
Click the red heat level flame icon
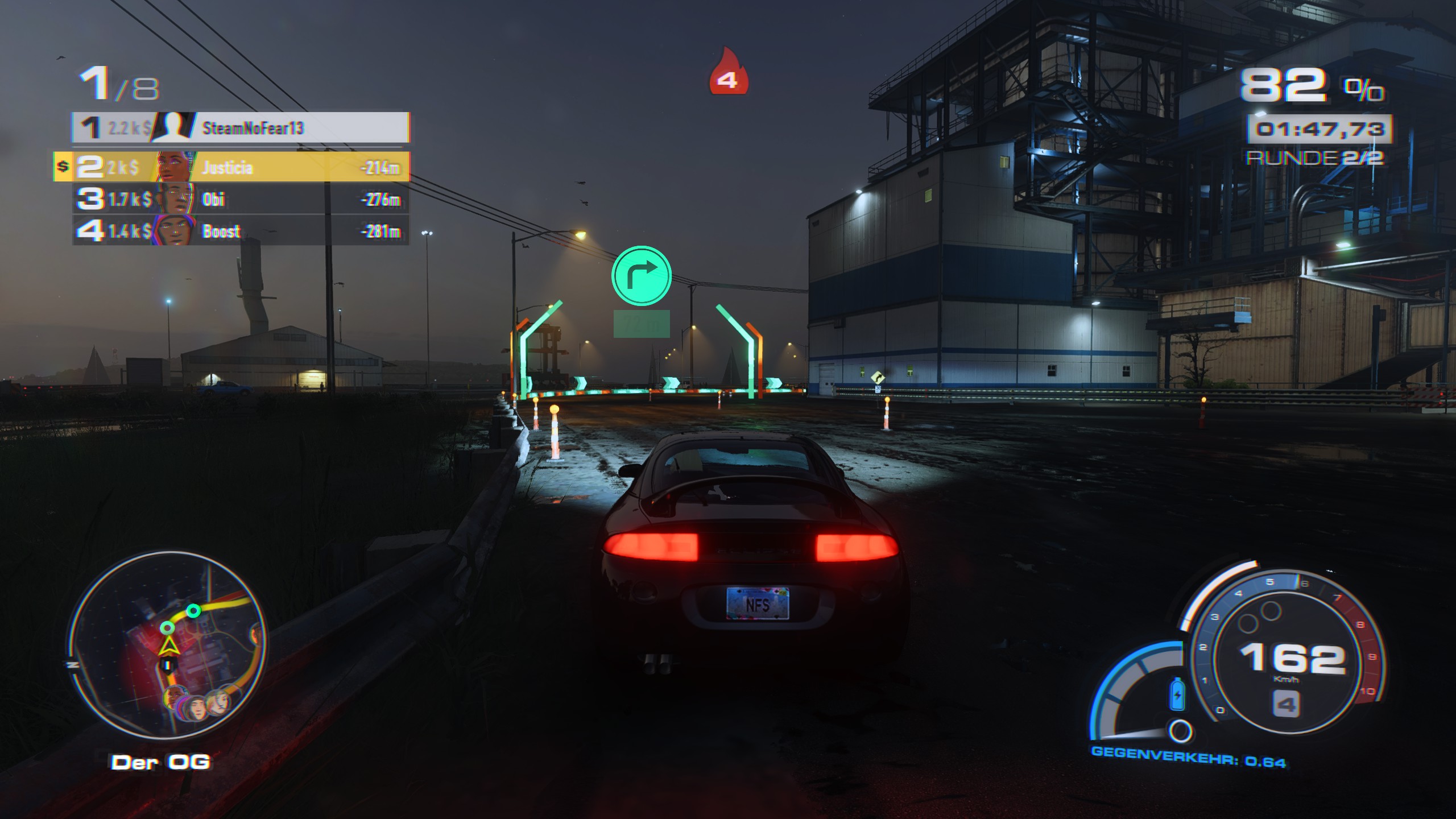727,72
